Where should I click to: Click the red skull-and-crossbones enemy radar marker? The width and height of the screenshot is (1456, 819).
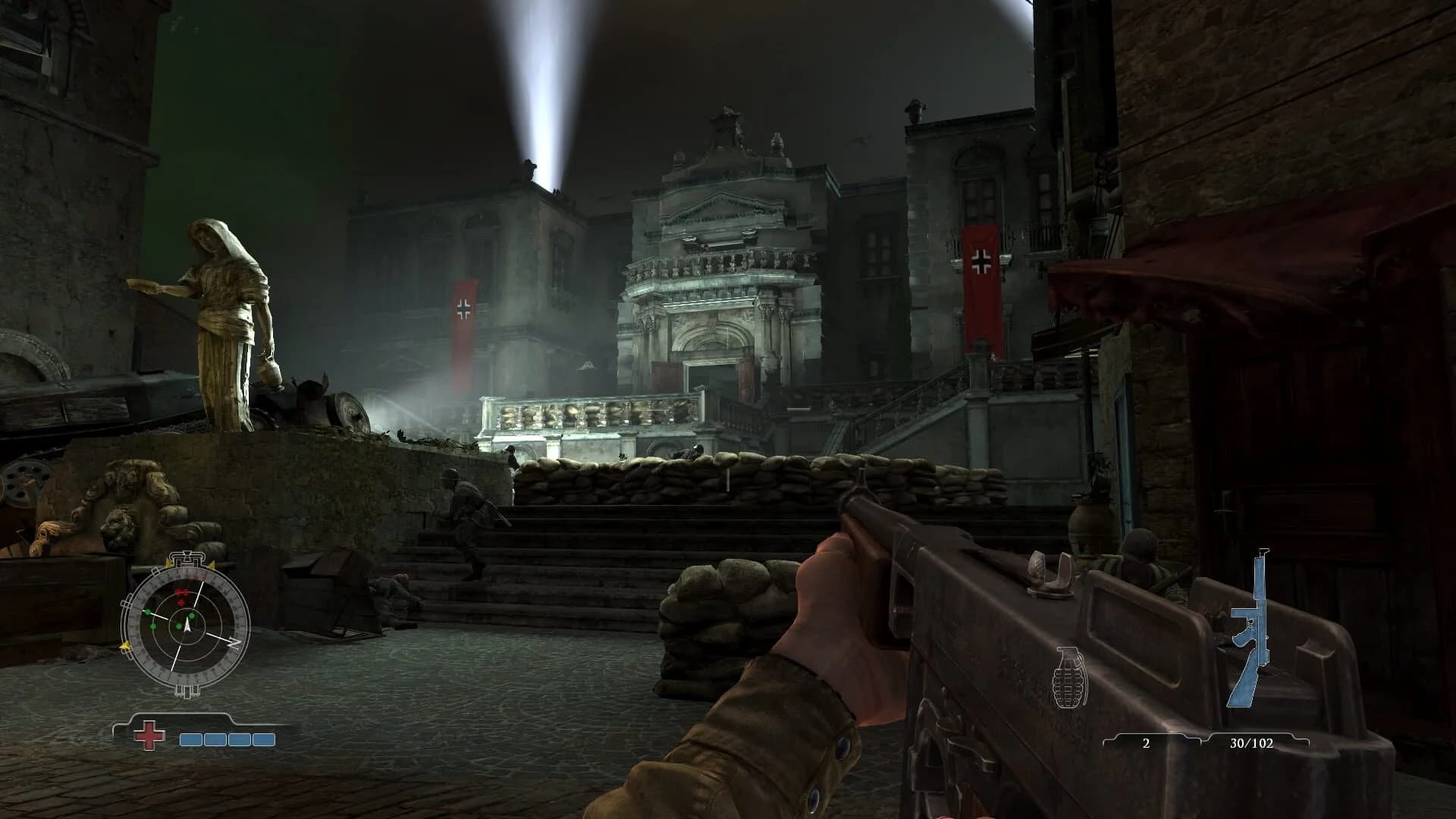click(181, 591)
